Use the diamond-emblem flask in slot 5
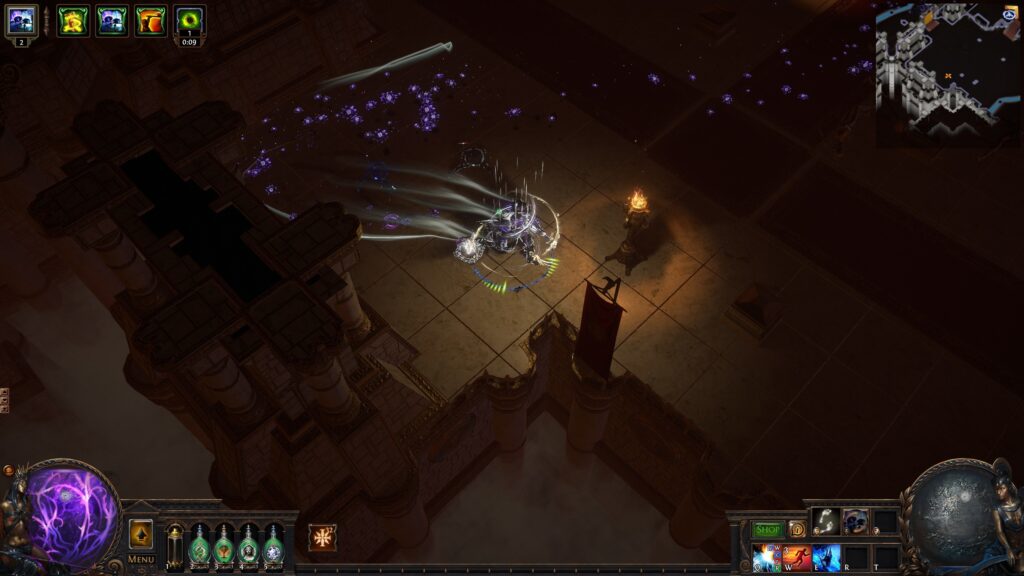 click(273, 545)
